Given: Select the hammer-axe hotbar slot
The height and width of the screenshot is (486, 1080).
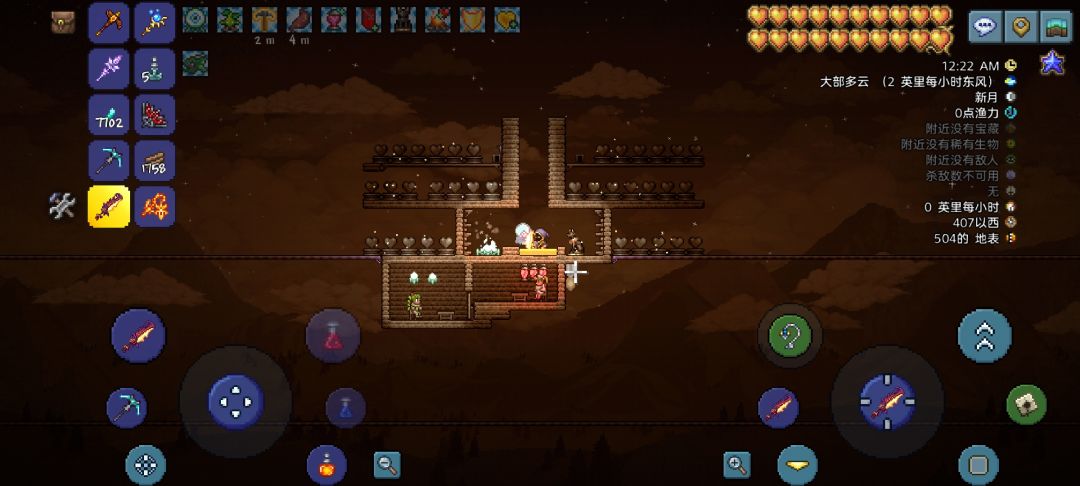Looking at the screenshot, I should click(x=109, y=23).
